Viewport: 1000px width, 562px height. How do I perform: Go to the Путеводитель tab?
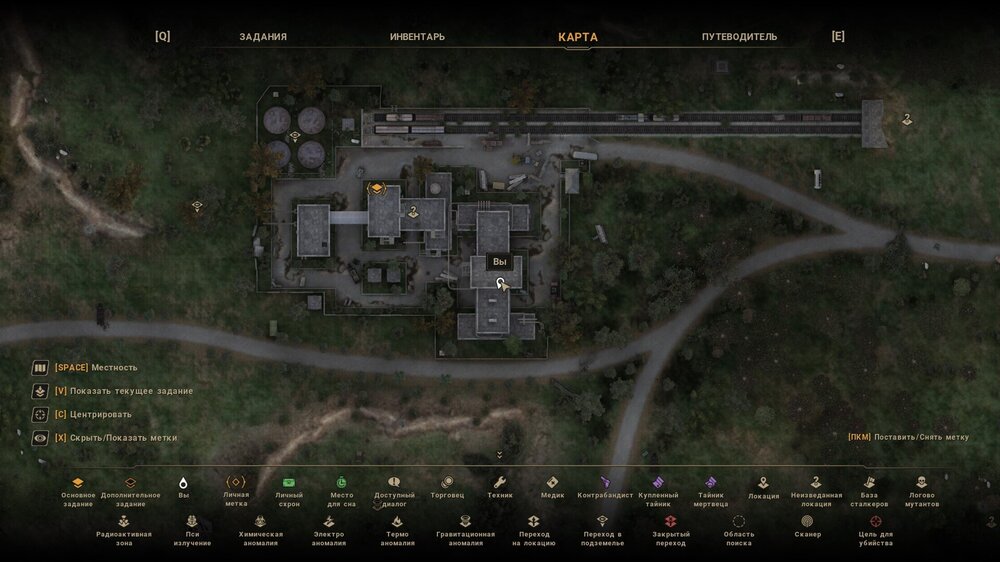pyautogui.click(x=739, y=37)
